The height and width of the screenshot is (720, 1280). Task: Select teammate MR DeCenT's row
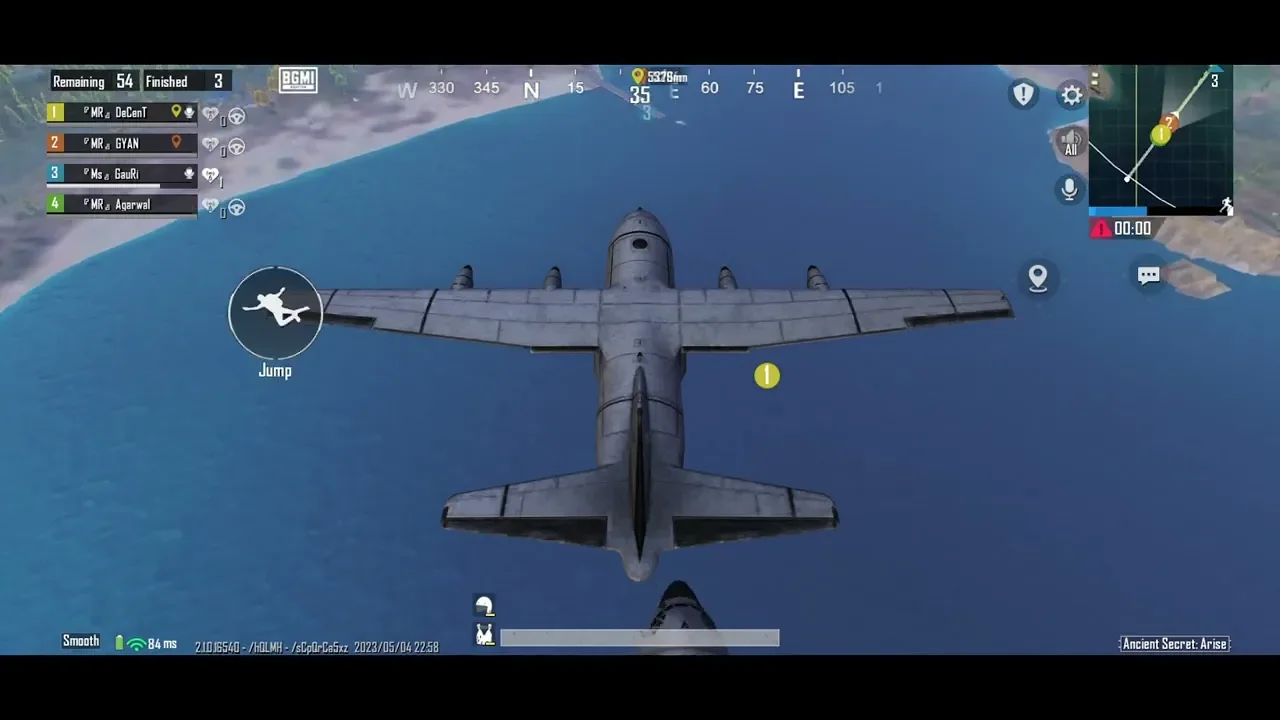[122, 113]
